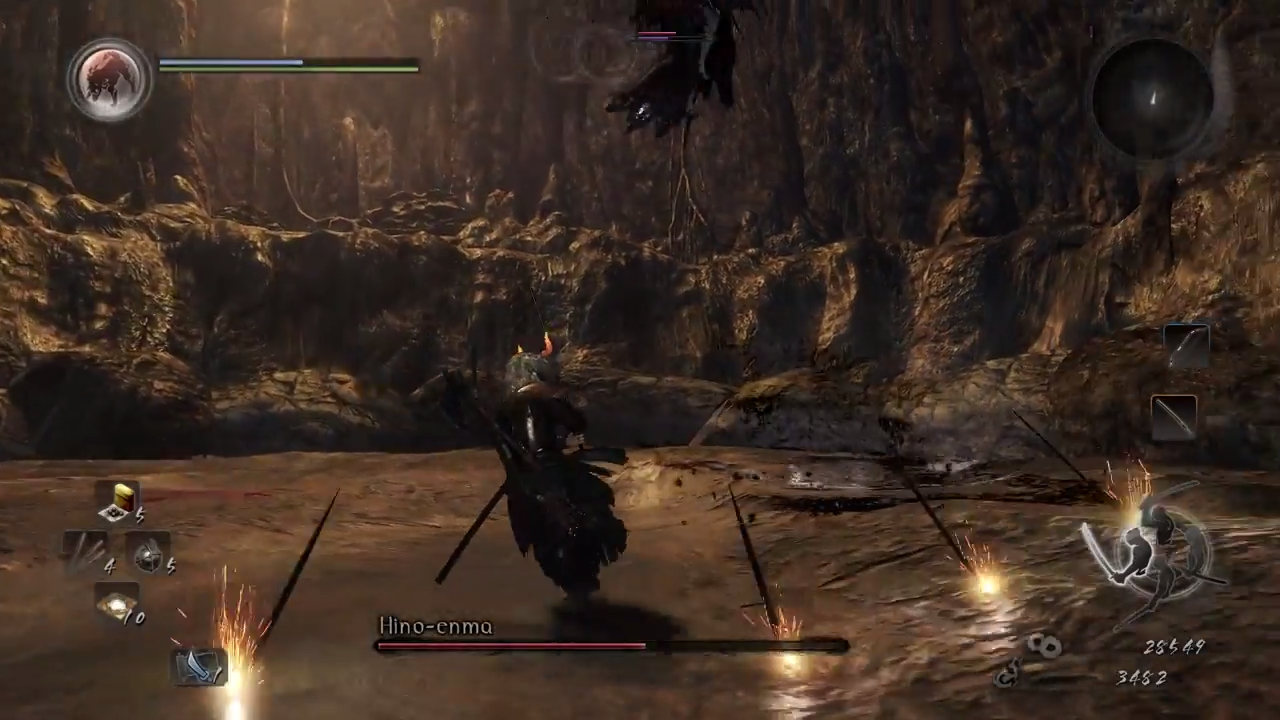
Task: Open the circular compass minimap
Action: click(x=1152, y=96)
